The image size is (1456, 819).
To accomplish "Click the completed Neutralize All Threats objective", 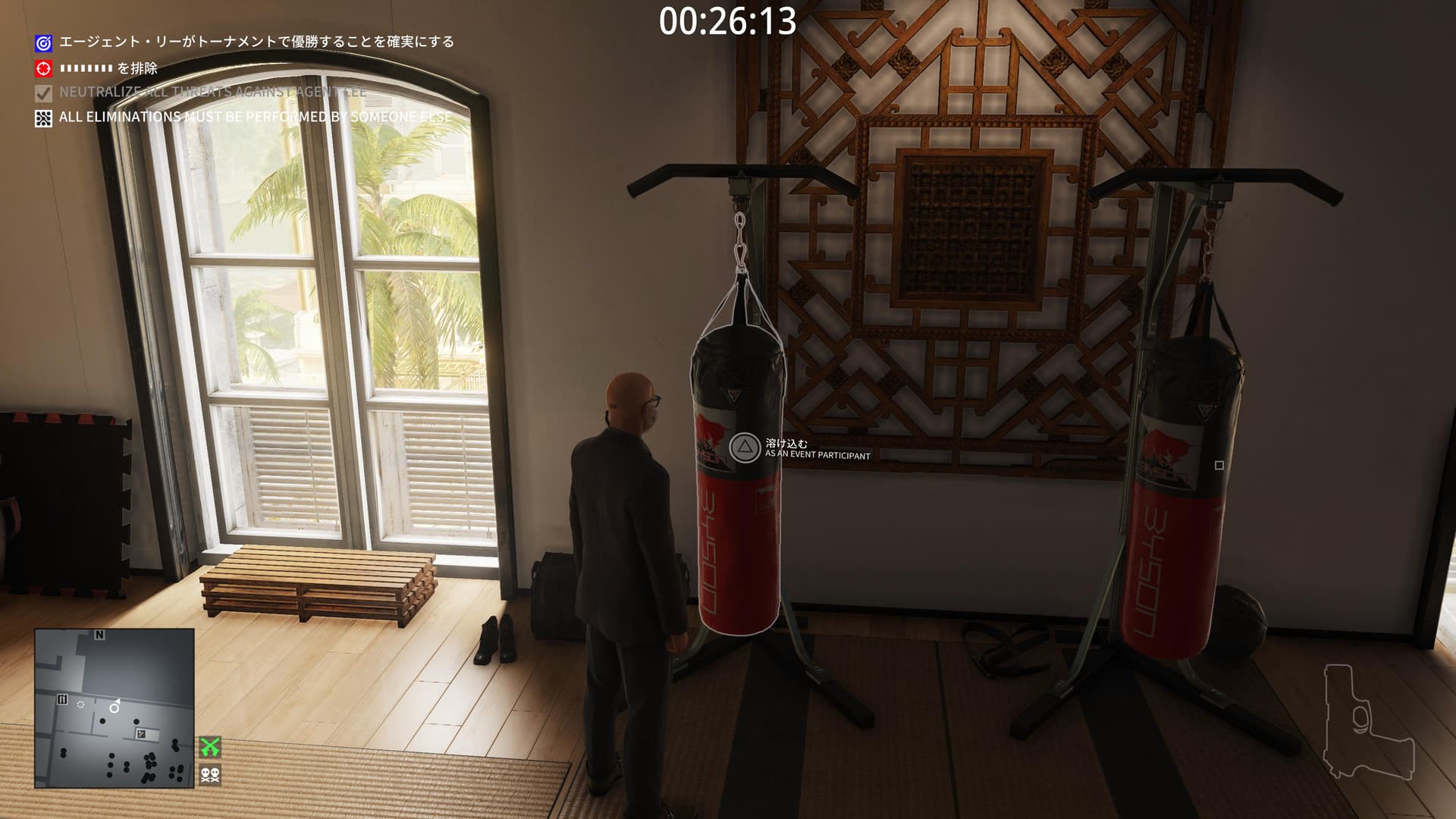I will (x=212, y=93).
